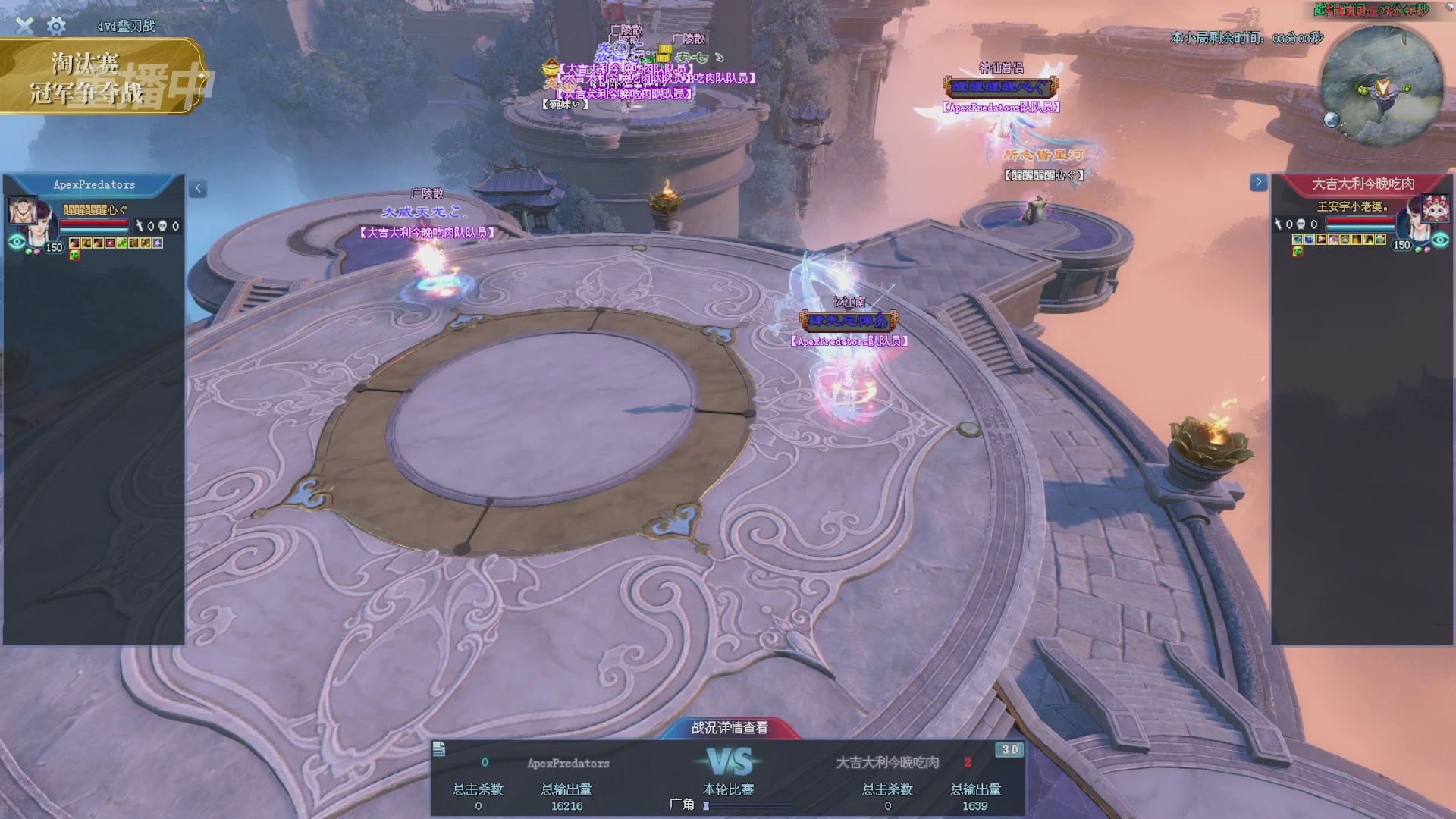The image size is (1456, 819).
Task: Toggle eye view for ApexPredators player
Action: (17, 242)
